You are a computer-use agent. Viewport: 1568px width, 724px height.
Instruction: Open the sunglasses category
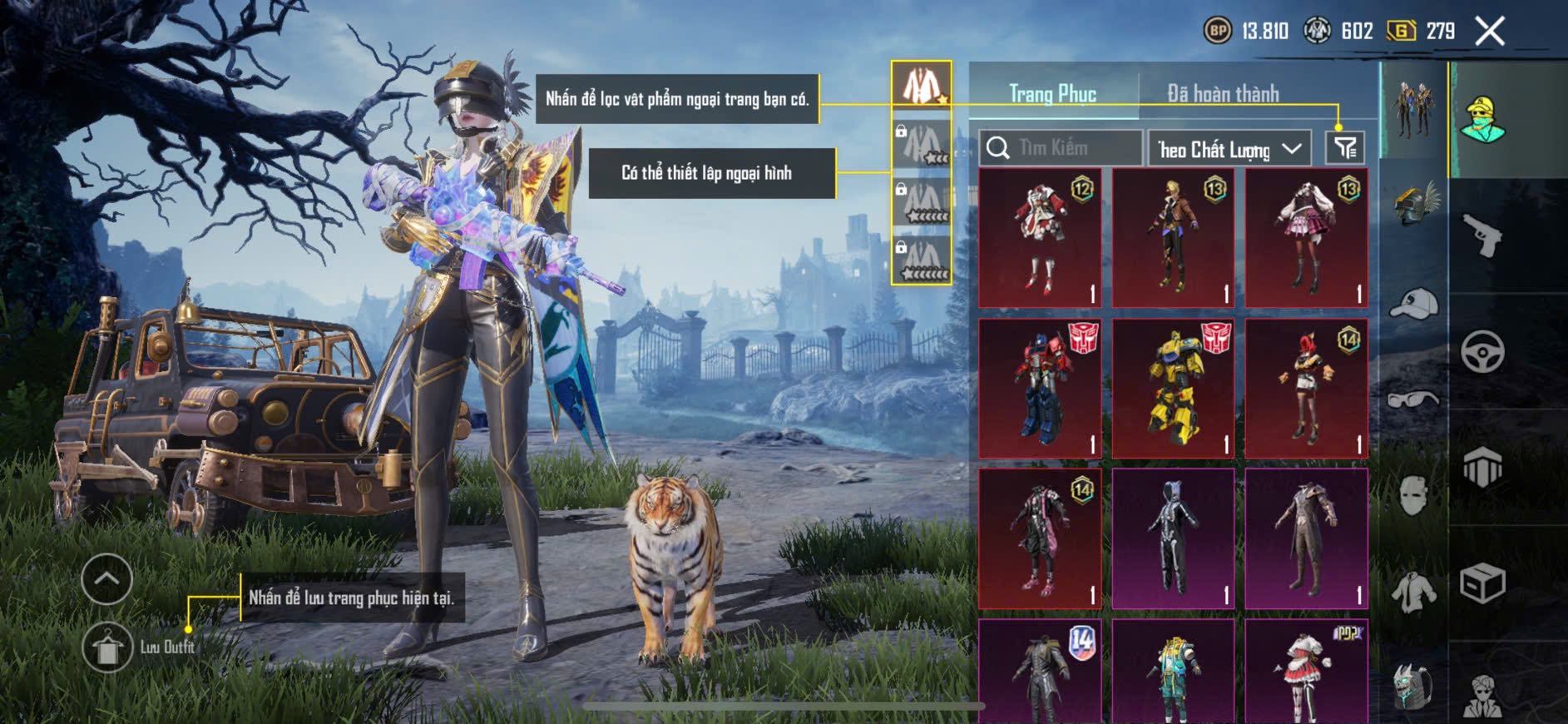pos(1413,399)
